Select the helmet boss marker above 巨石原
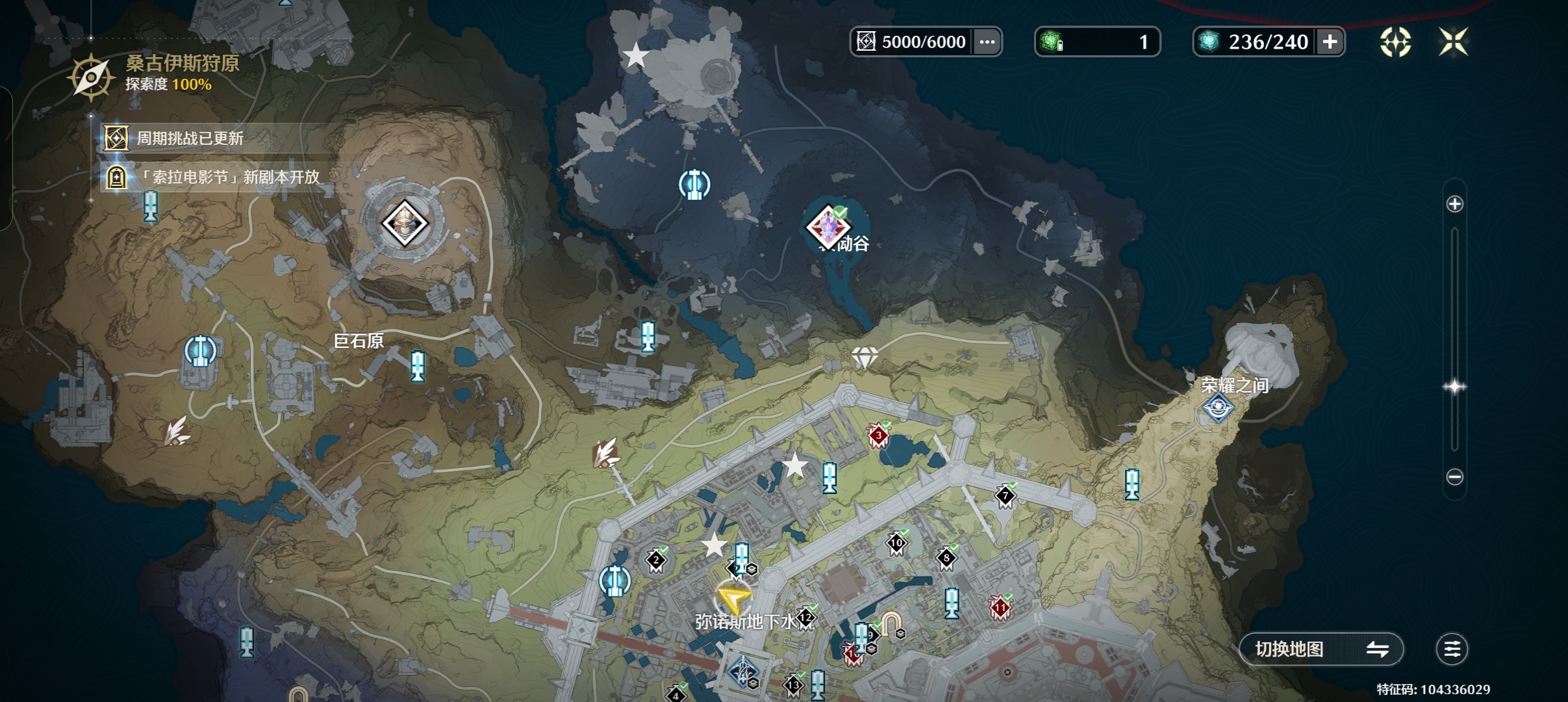The height and width of the screenshot is (702, 1568). [404, 224]
